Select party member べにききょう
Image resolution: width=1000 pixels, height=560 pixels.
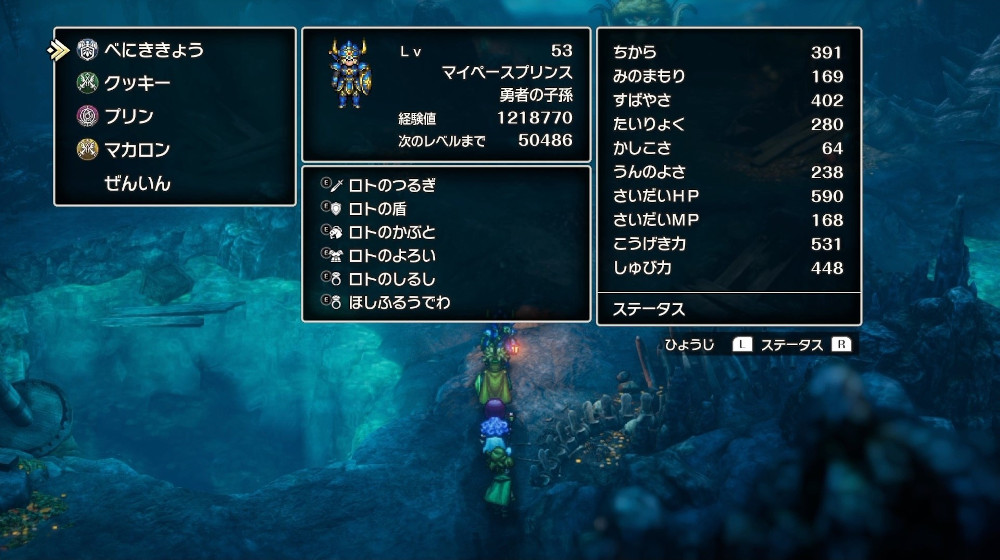coord(153,50)
